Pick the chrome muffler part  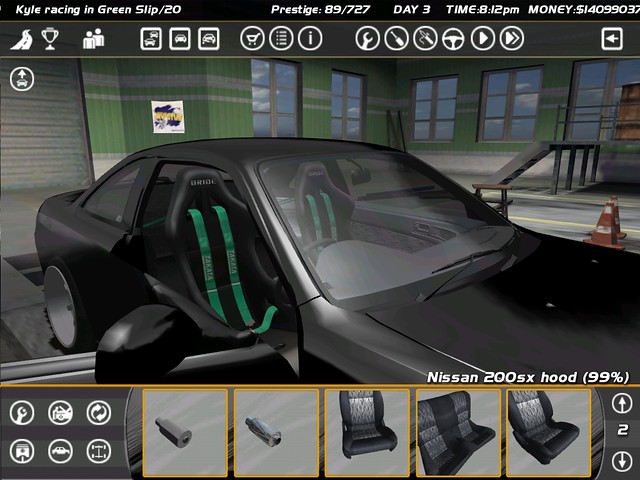[276, 432]
